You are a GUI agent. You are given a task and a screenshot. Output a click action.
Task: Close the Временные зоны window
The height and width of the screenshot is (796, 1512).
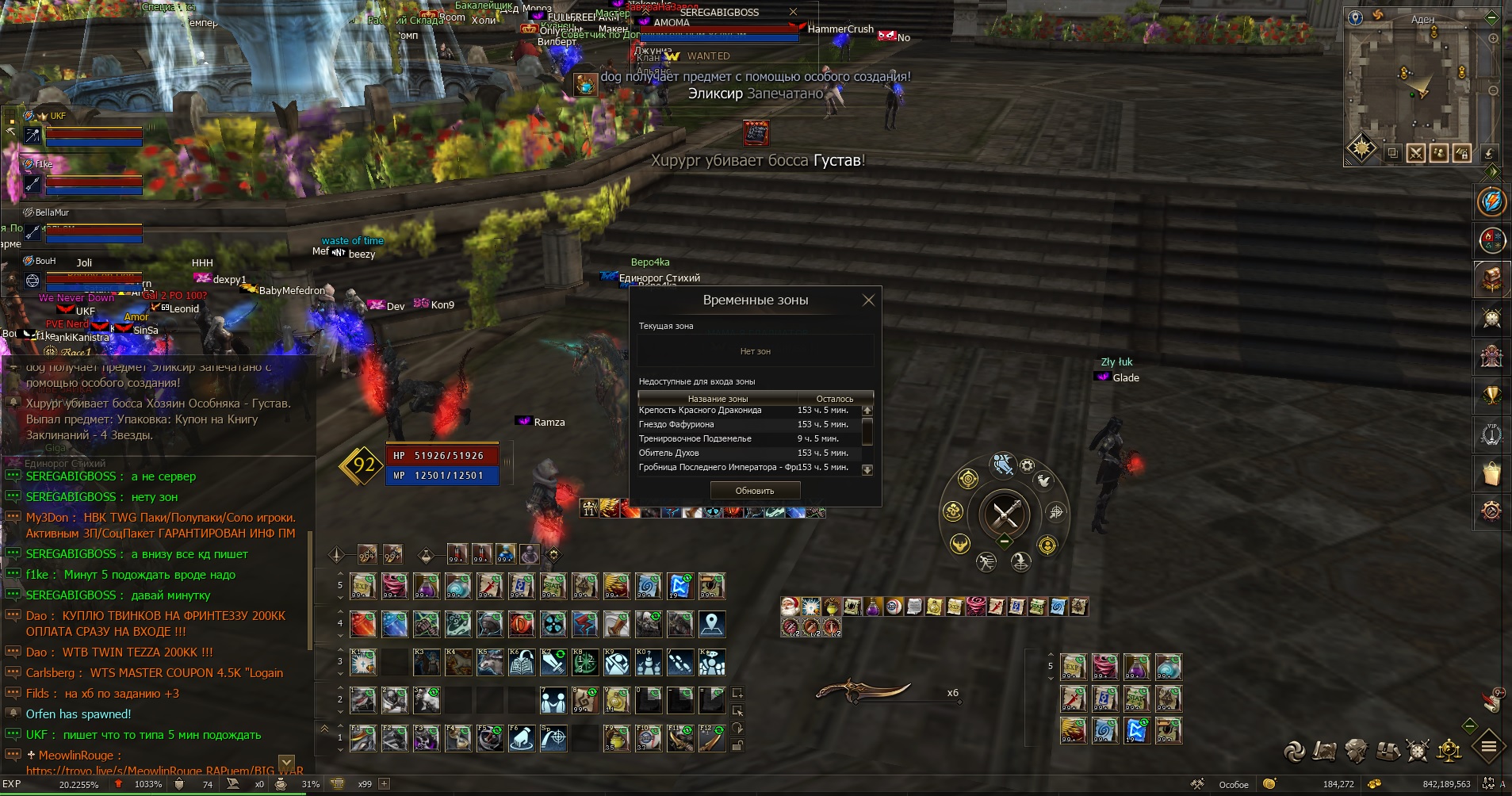click(868, 300)
